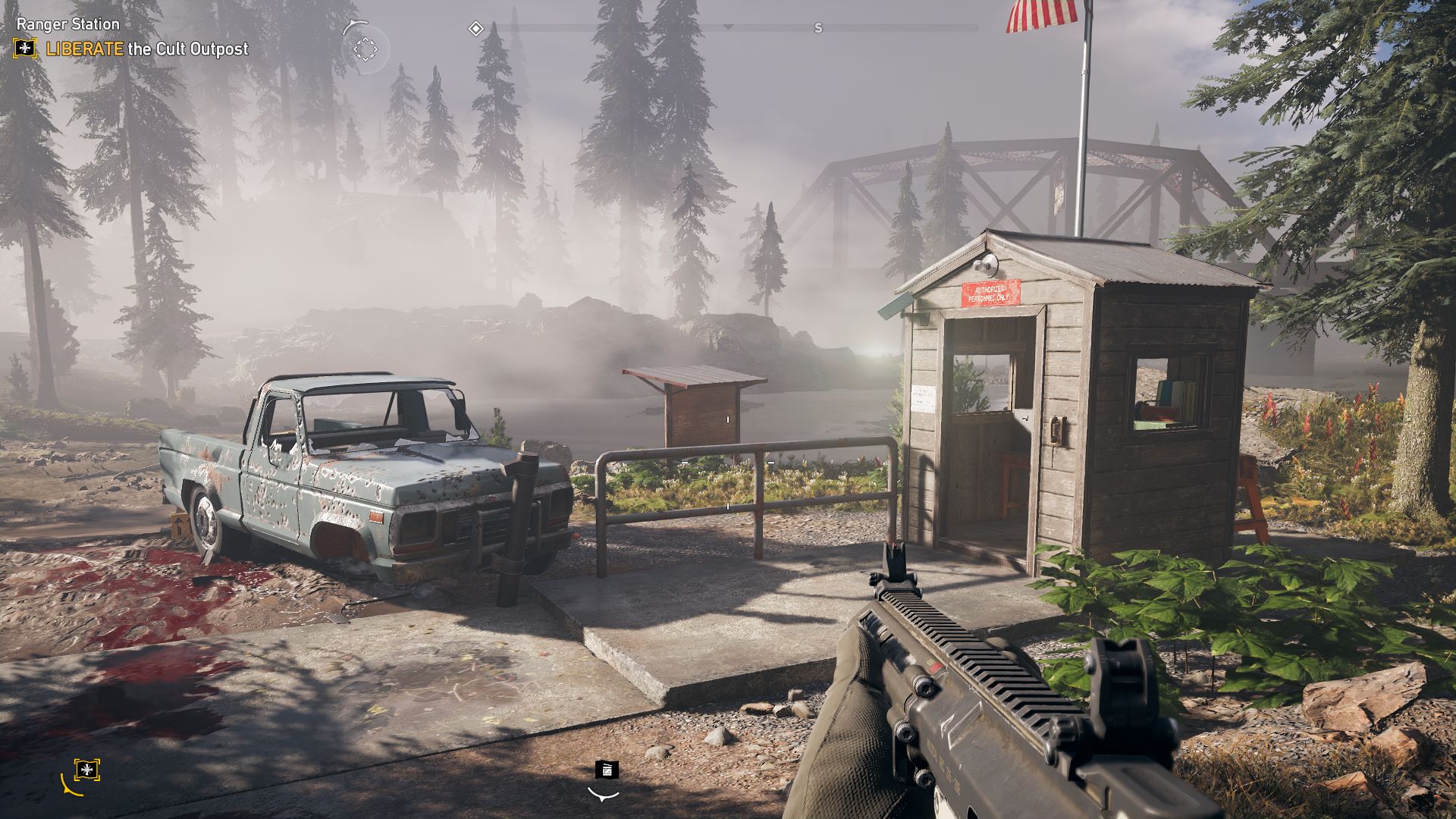Click the circular reticle icon by the compass
Image resolution: width=1456 pixels, height=819 pixels.
pos(365,49)
